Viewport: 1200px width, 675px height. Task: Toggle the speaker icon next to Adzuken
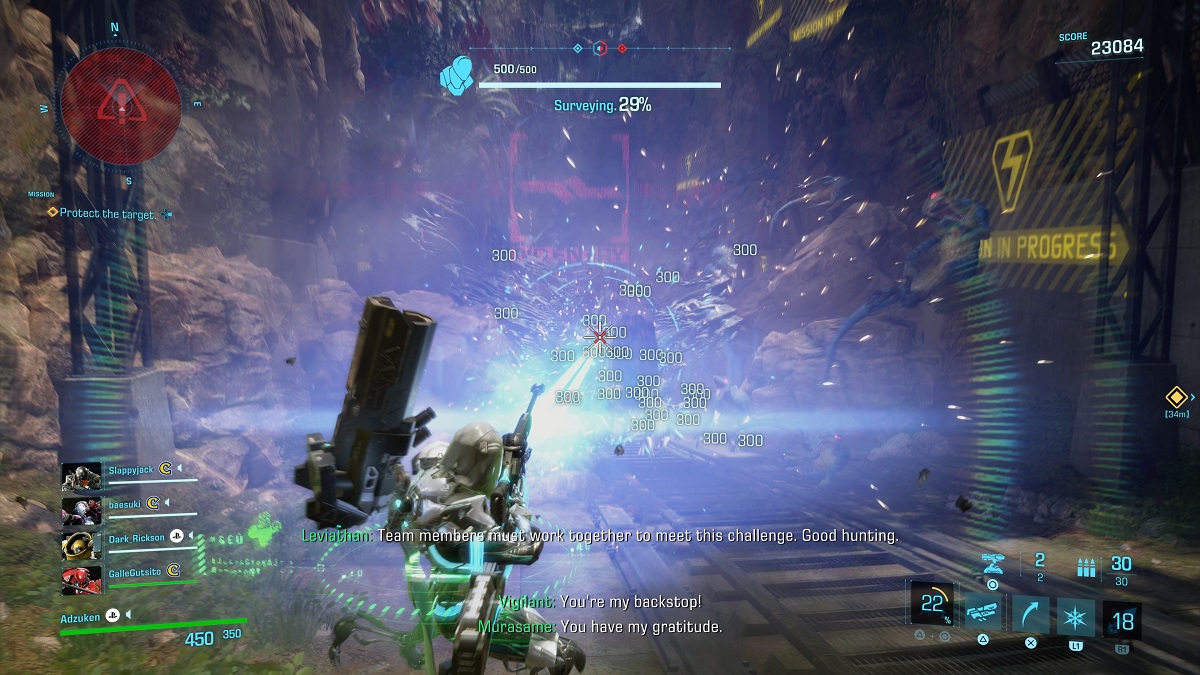(128, 615)
